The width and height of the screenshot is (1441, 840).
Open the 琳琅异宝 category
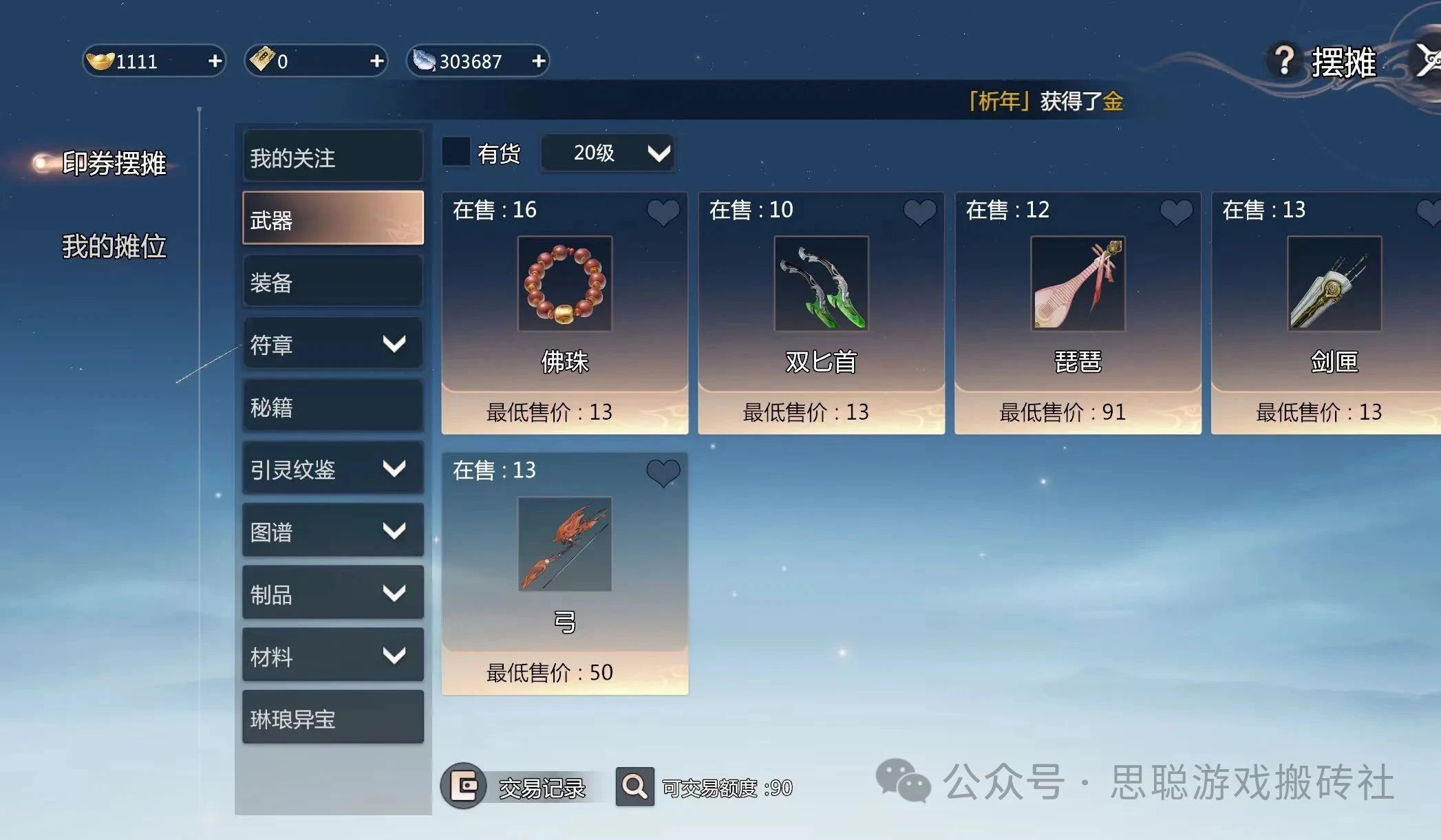click(x=332, y=718)
